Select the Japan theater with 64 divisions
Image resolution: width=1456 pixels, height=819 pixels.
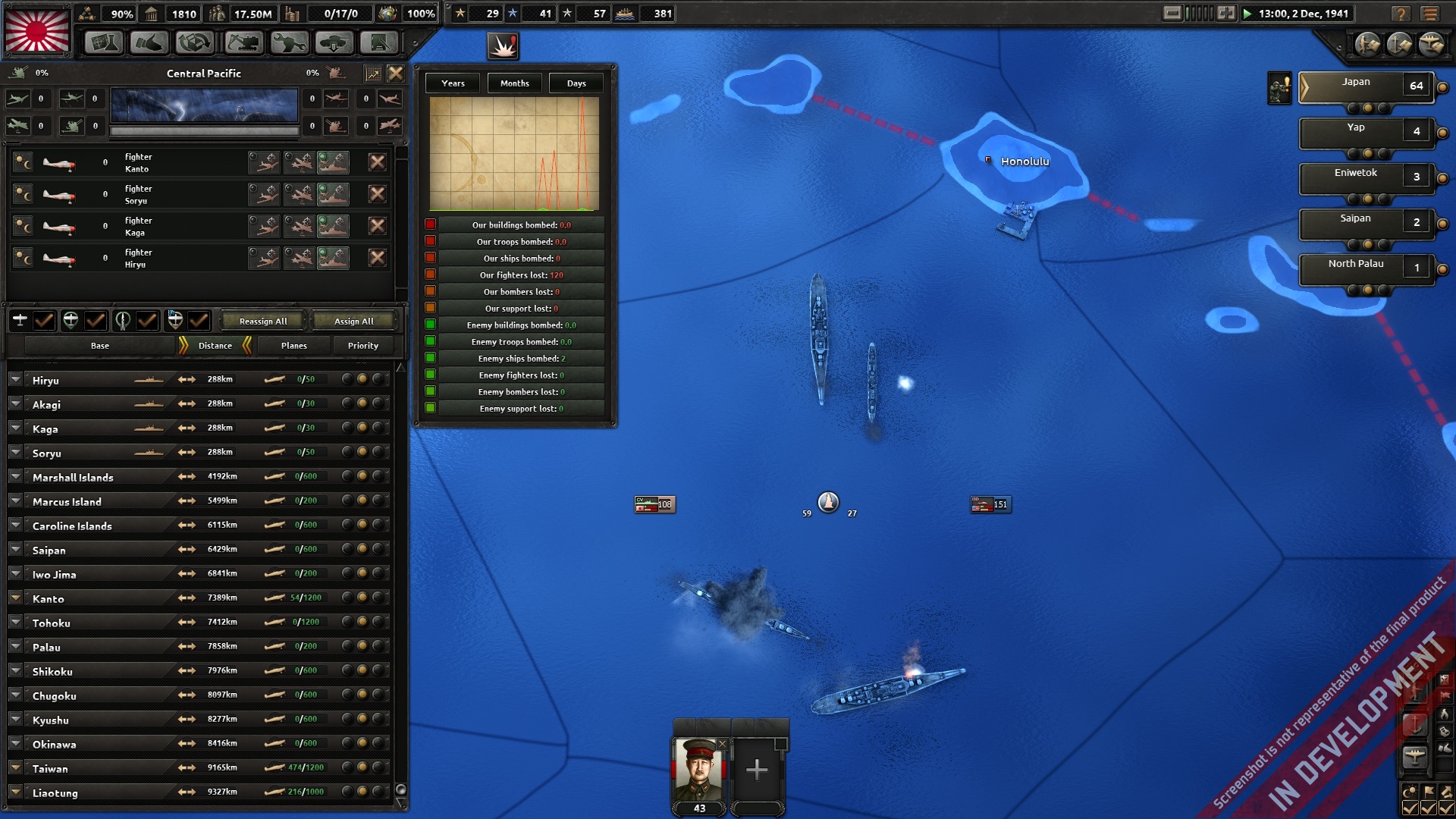1365,86
